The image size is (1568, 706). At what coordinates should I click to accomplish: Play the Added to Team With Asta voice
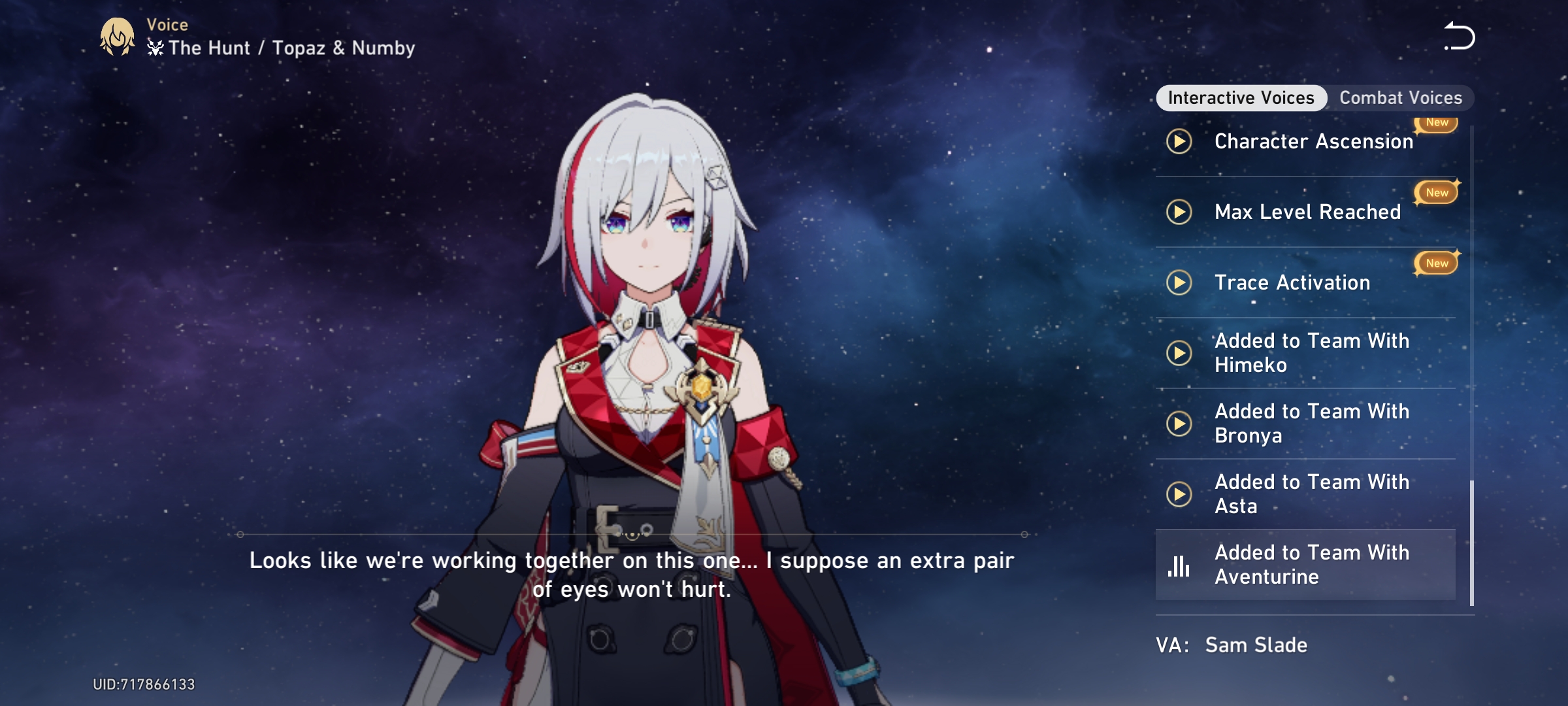click(x=1180, y=494)
